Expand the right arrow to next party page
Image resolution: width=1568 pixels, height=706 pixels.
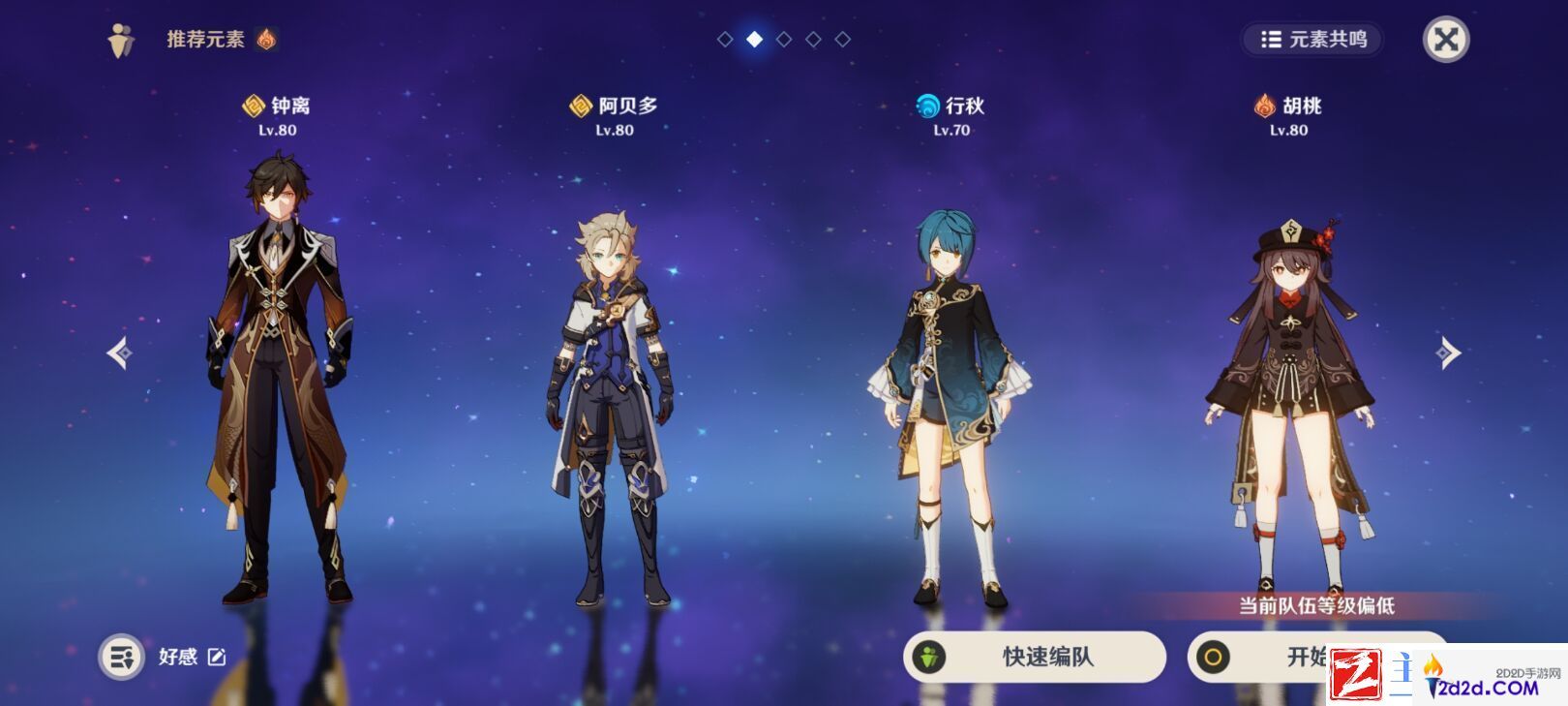[x=1450, y=353]
